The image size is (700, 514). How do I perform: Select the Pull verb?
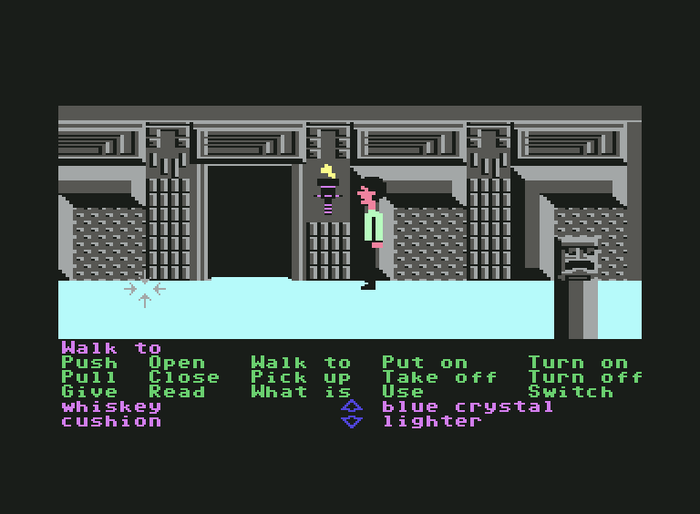89,377
